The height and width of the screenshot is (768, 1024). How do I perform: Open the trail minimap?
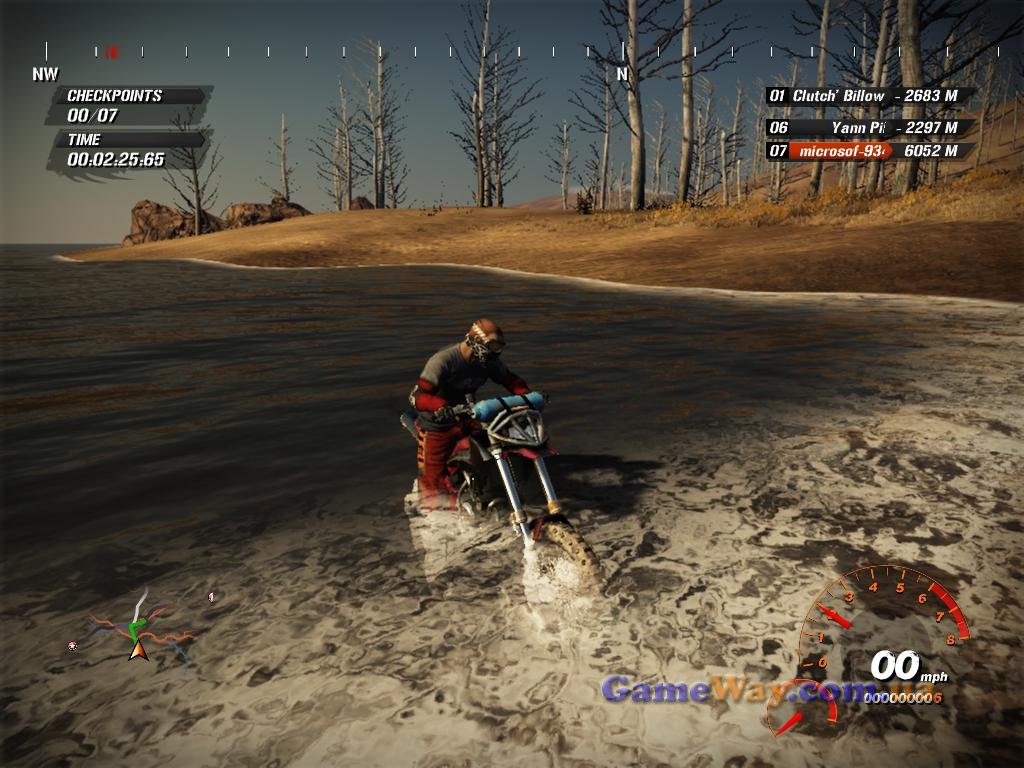coord(138,628)
